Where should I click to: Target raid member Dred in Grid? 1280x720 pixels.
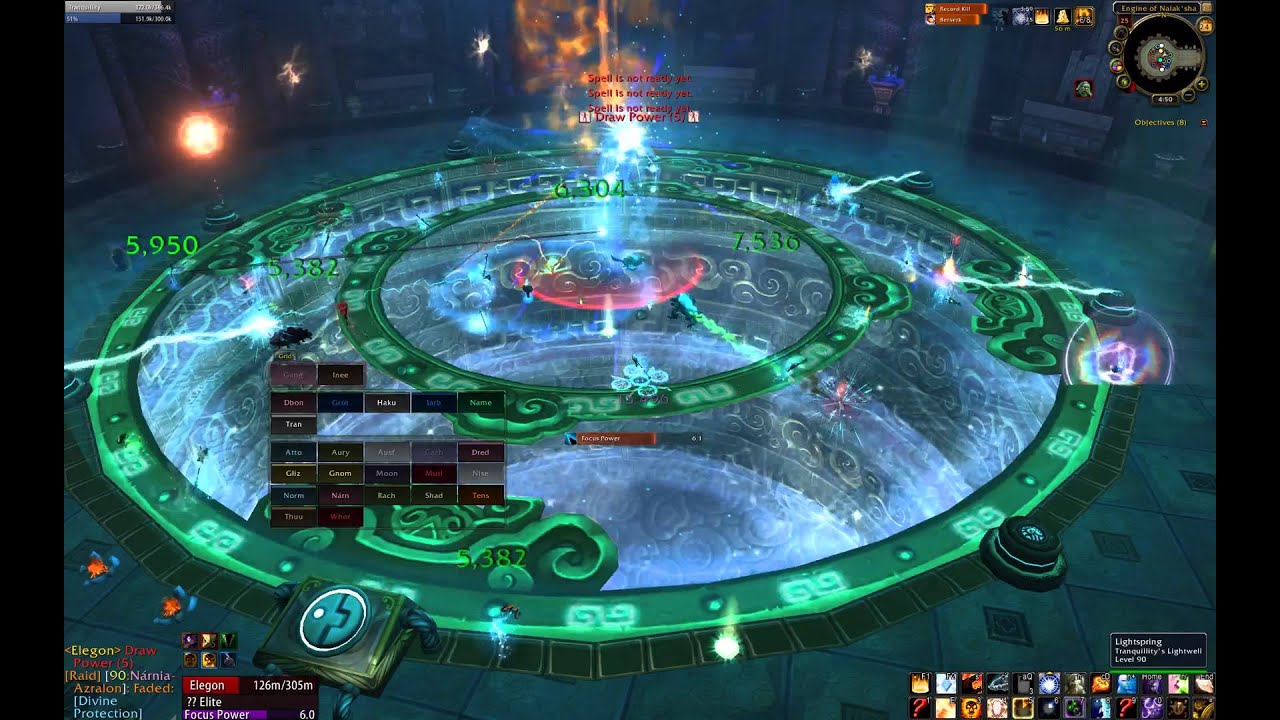tap(480, 452)
